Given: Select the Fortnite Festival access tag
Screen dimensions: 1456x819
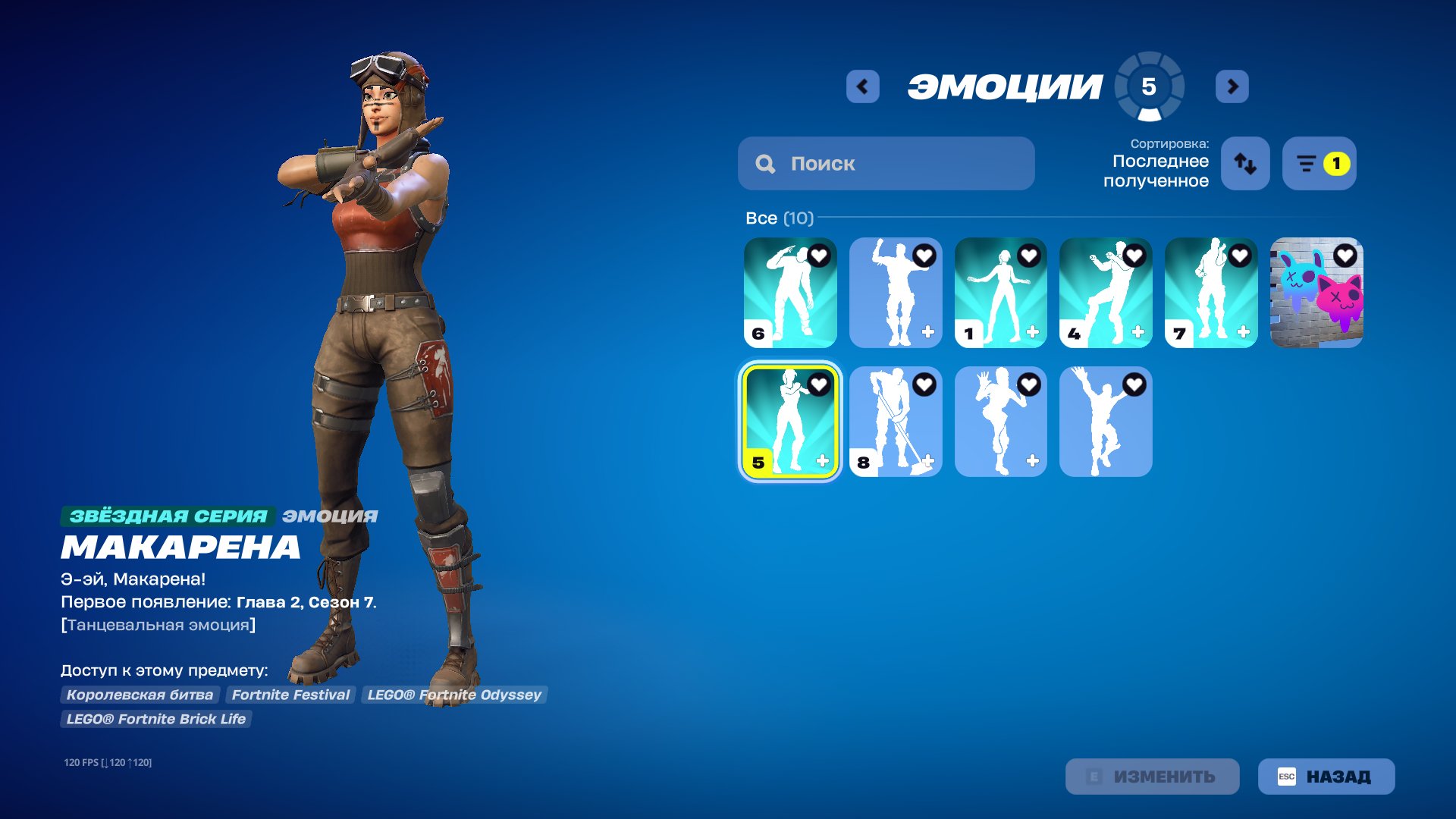Looking at the screenshot, I should tap(290, 695).
